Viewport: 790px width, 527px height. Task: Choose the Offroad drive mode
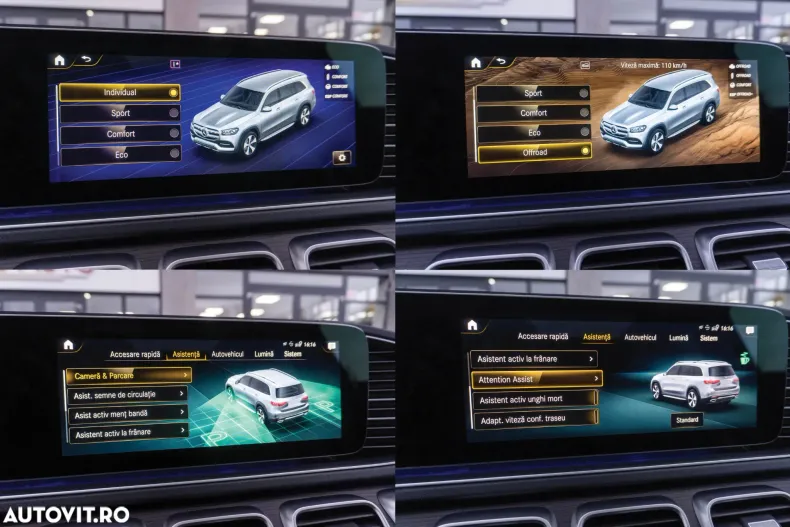pyautogui.click(x=534, y=152)
